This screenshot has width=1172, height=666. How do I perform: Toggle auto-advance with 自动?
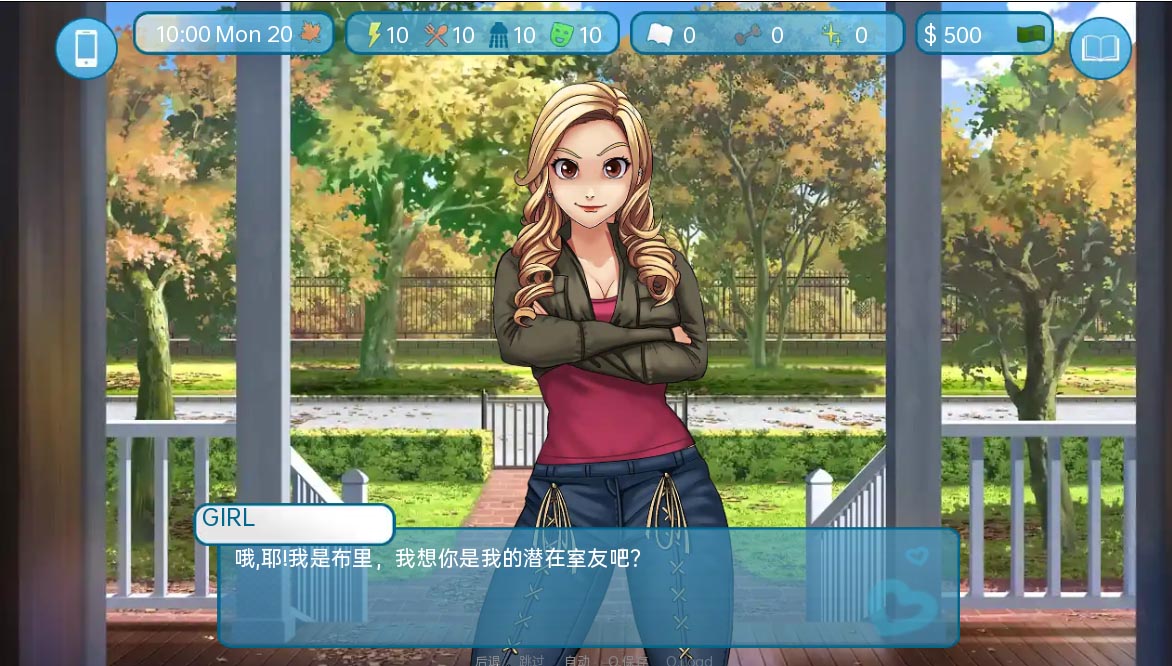(577, 660)
